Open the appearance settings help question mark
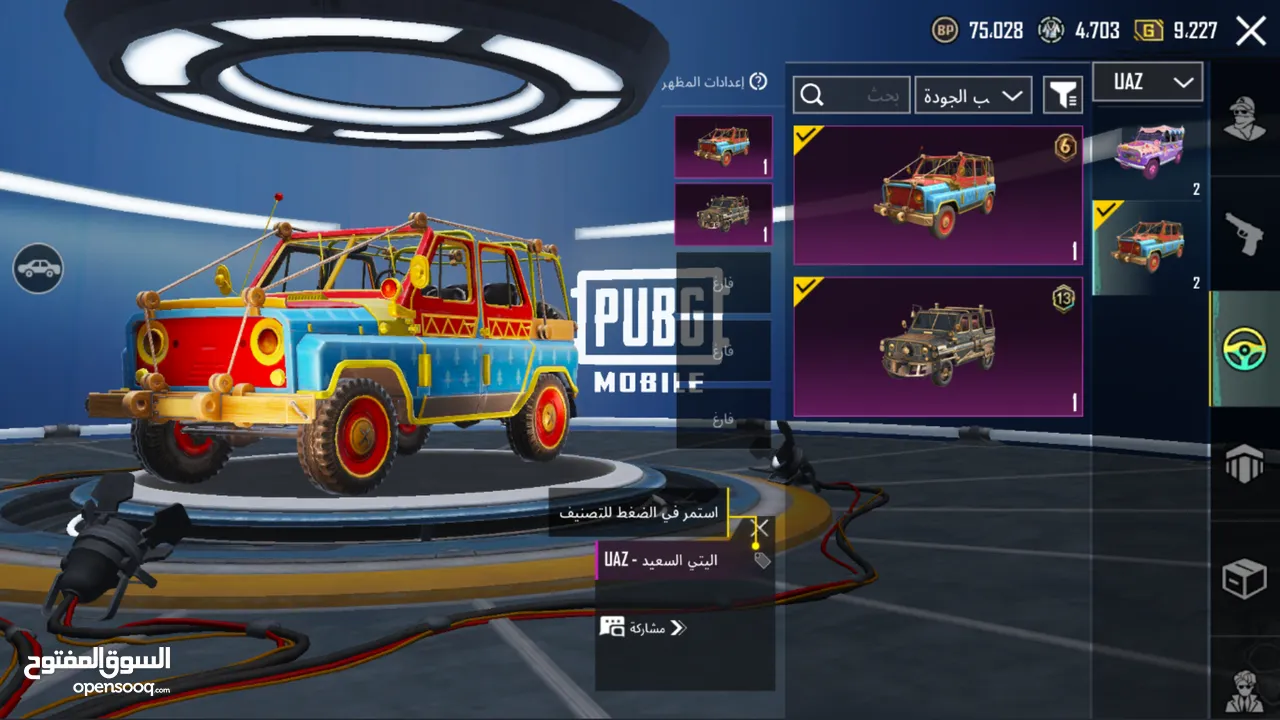The height and width of the screenshot is (720, 1280). [758, 82]
